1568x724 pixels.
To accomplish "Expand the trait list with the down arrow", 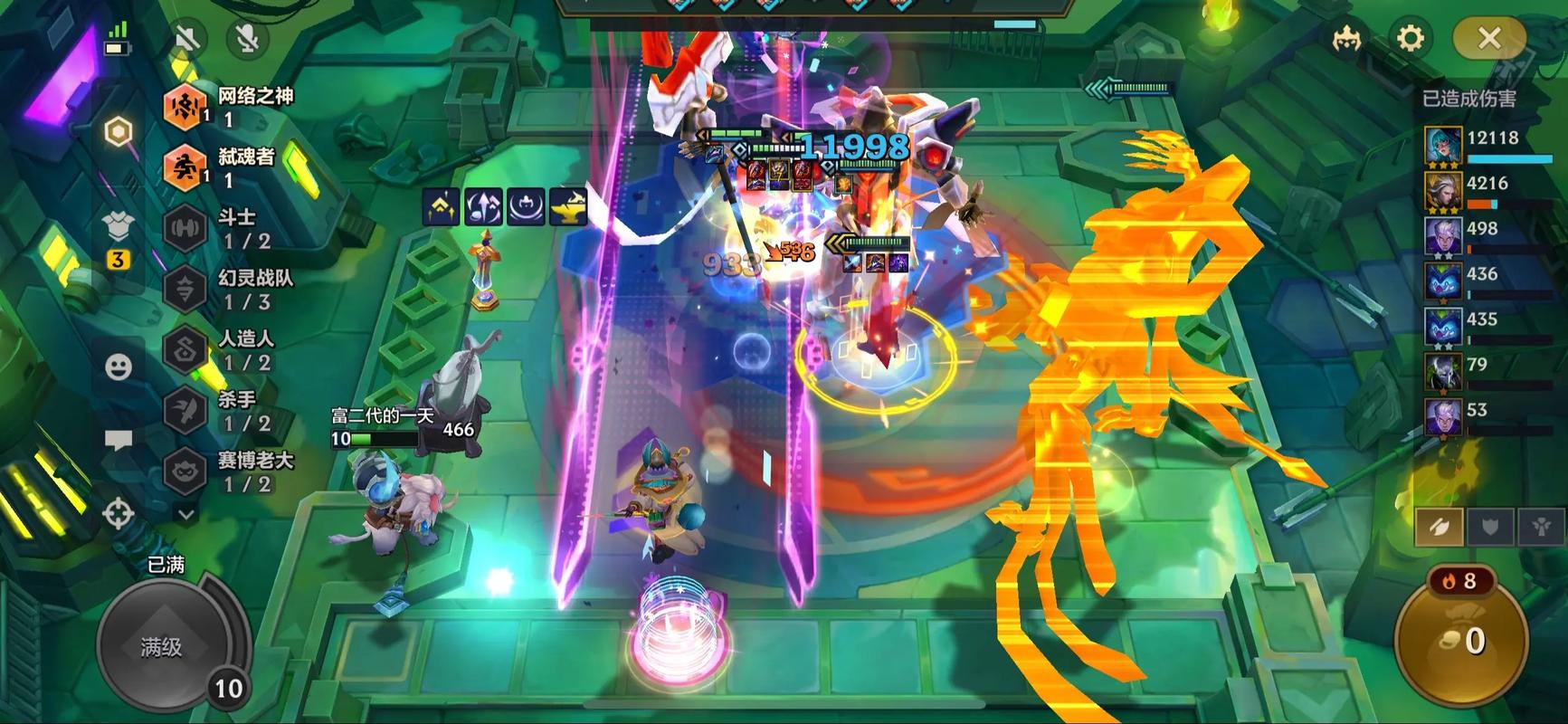I will click(x=186, y=514).
